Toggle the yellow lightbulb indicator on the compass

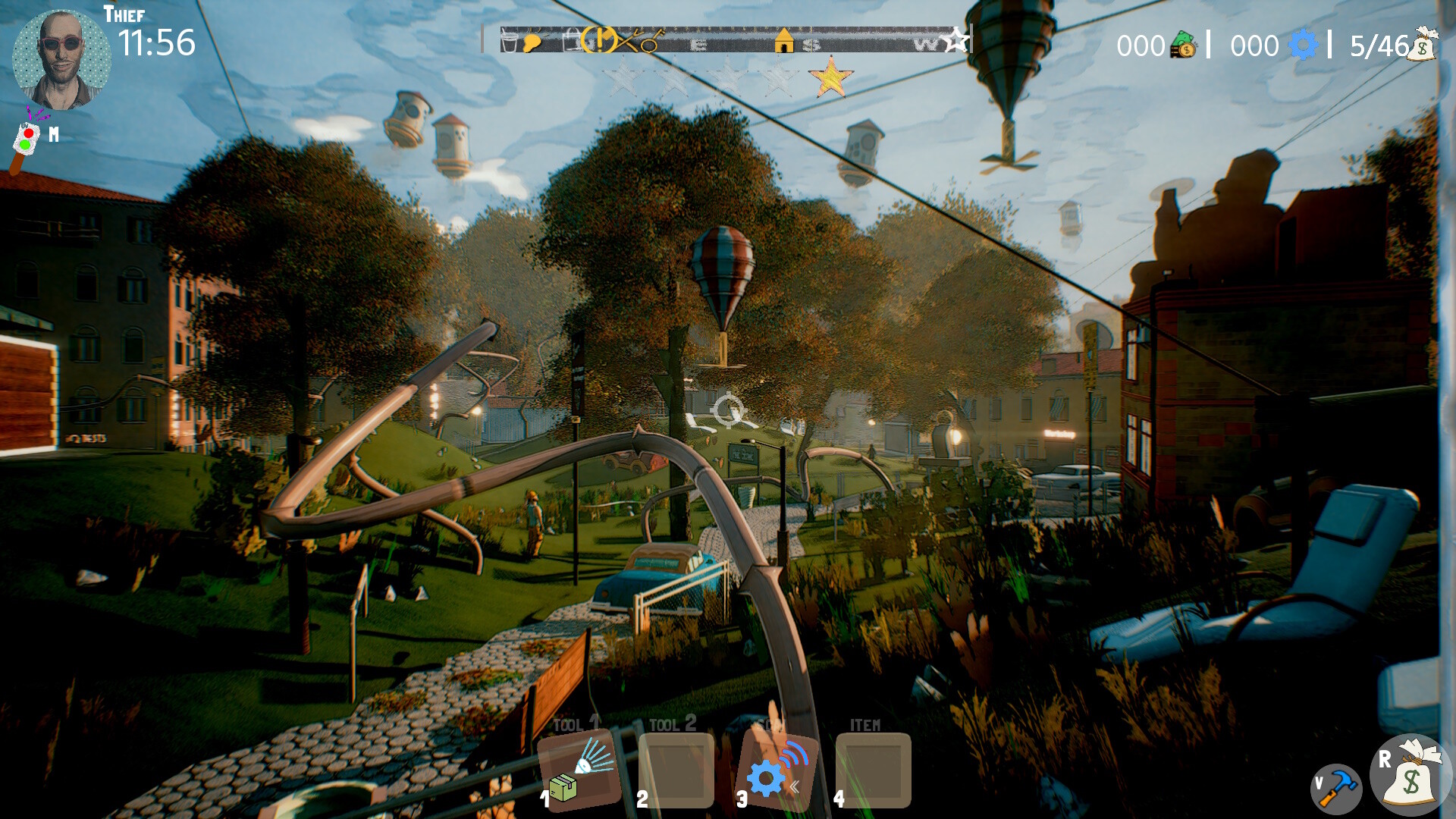click(531, 42)
